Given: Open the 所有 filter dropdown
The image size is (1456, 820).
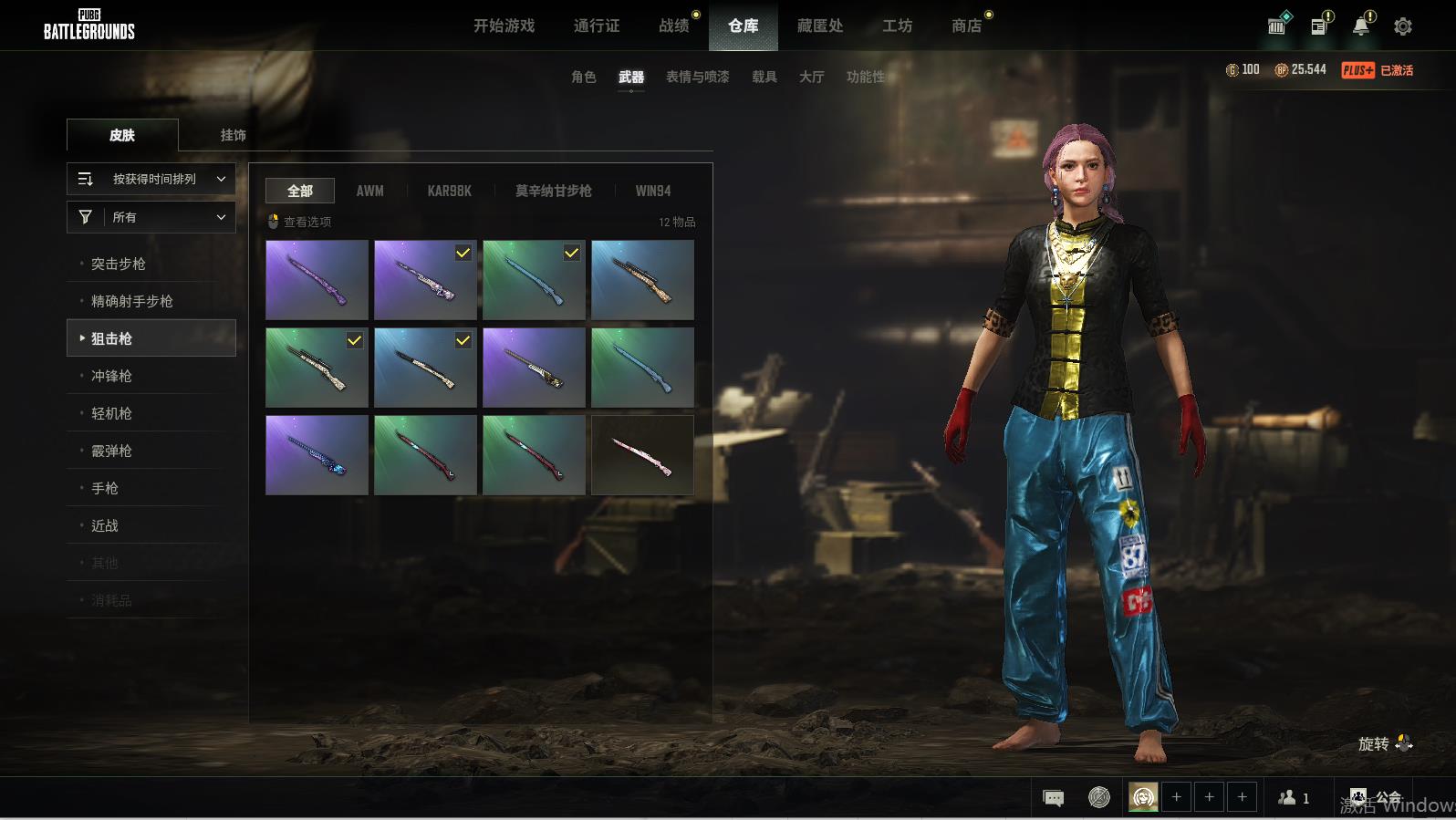Looking at the screenshot, I should 151,217.
